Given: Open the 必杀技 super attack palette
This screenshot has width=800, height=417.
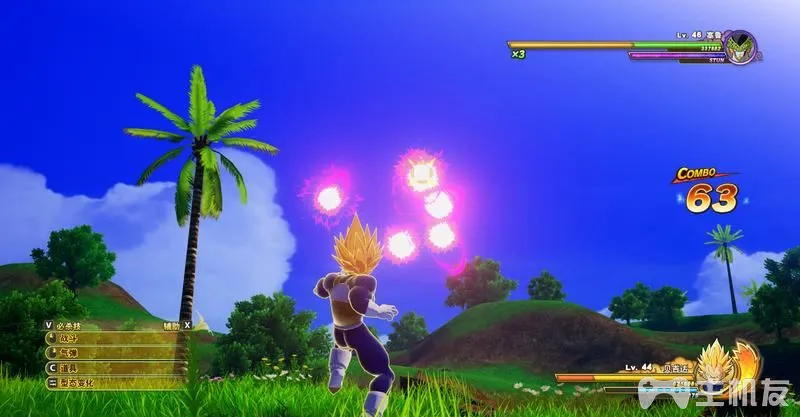Looking at the screenshot, I should [x=66, y=325].
